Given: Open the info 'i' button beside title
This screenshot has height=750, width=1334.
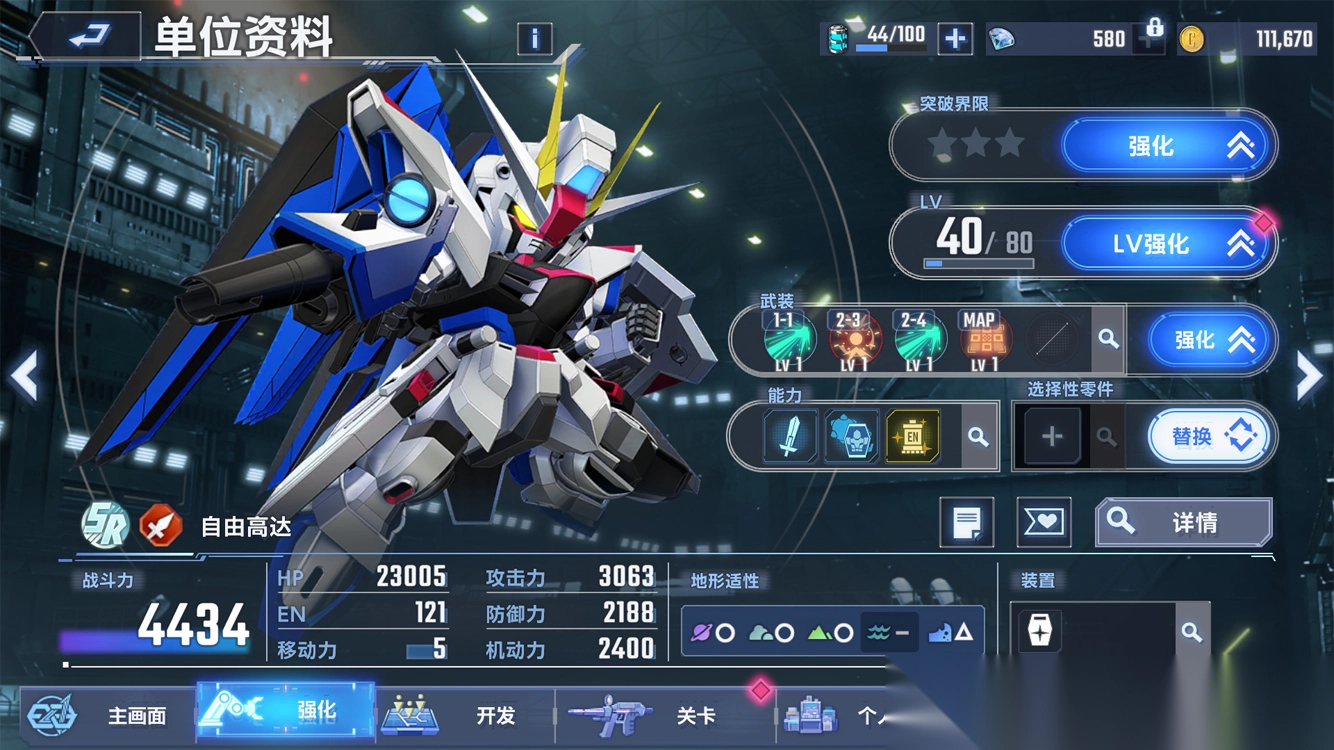Looking at the screenshot, I should [535, 39].
